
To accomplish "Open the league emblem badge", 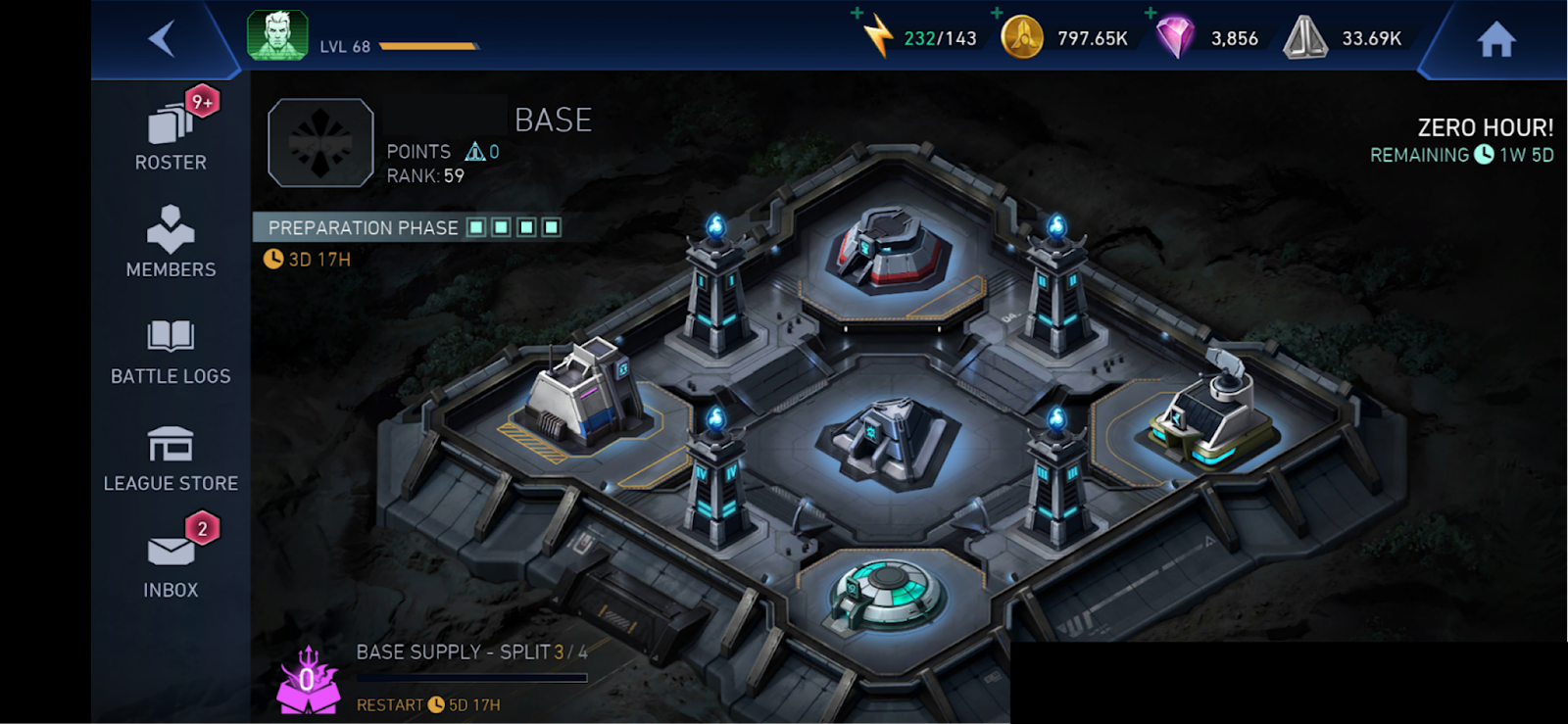I will pos(320,143).
